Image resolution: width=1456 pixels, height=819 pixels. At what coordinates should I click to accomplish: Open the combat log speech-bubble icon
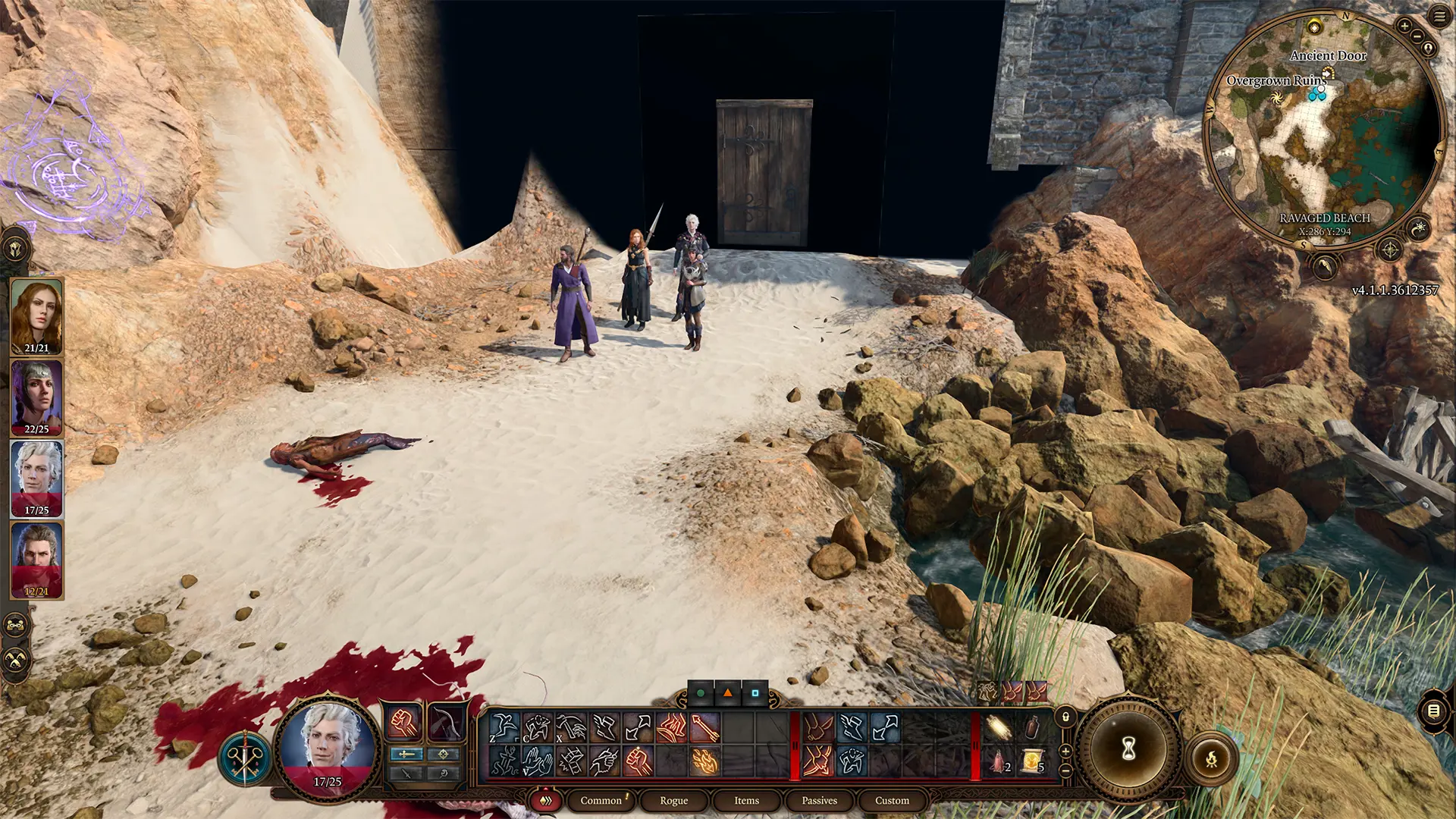[x=1432, y=710]
